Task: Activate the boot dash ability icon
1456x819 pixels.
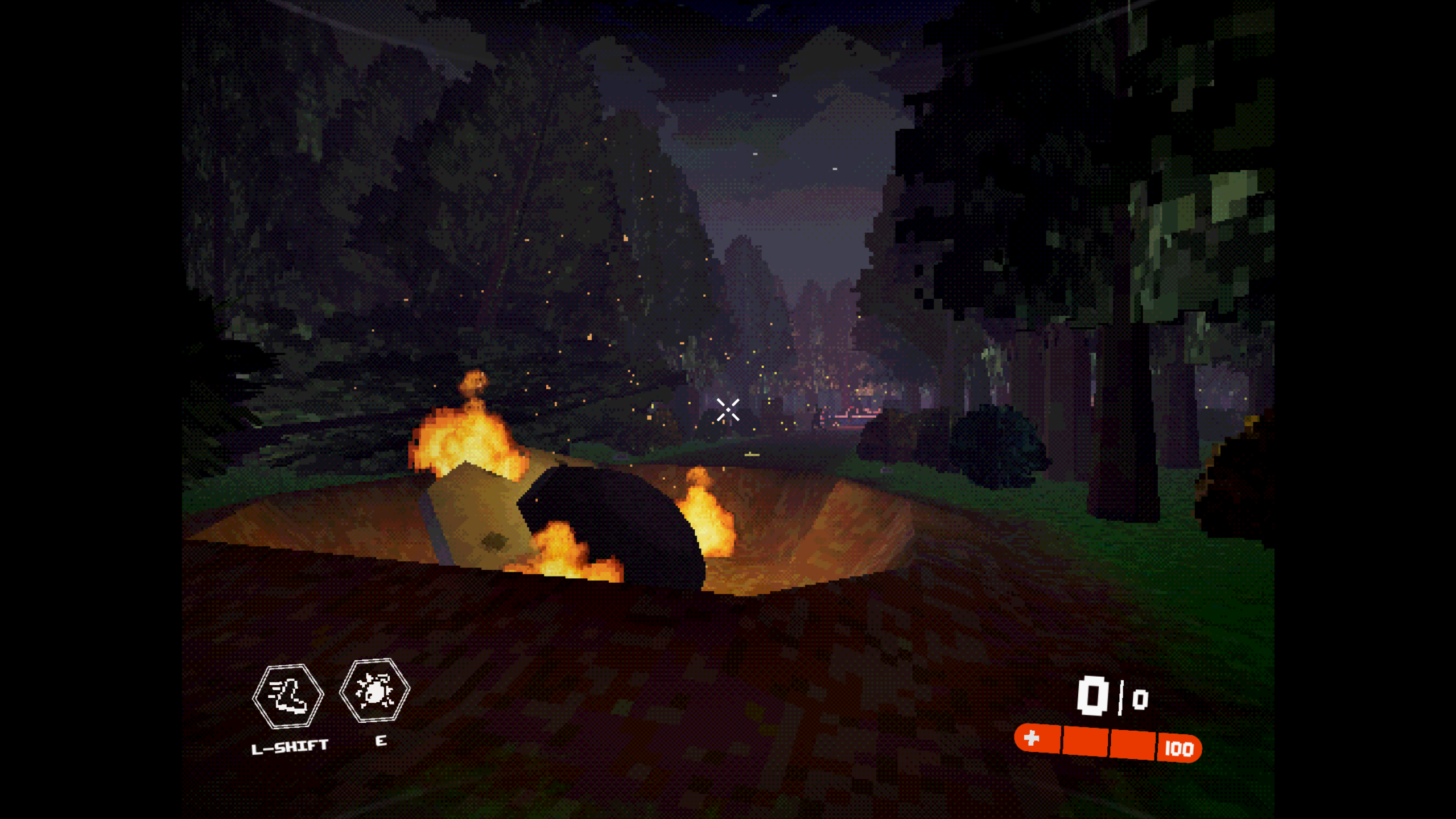Action: point(288,696)
